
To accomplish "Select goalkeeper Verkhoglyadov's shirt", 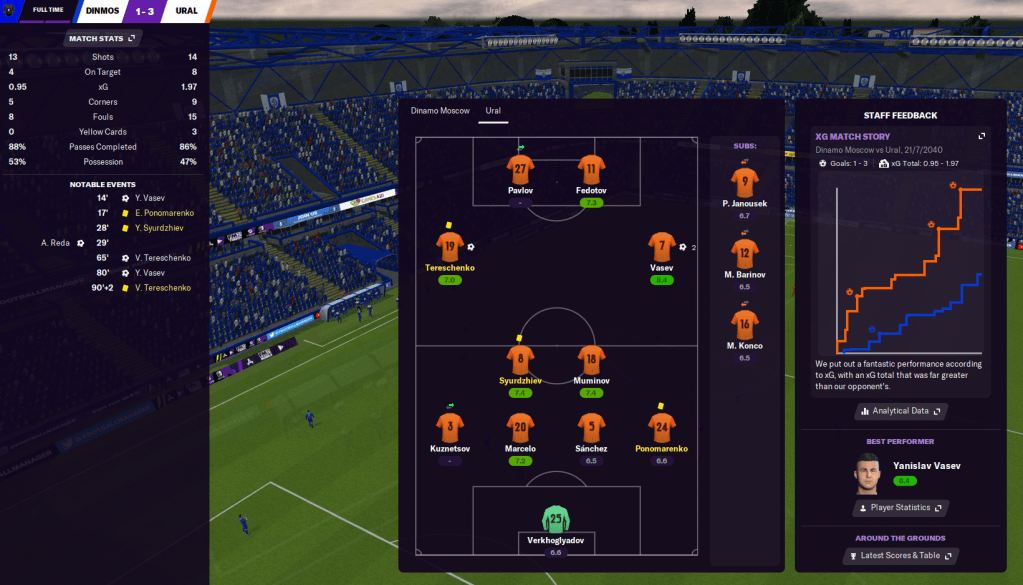I will click(555, 519).
